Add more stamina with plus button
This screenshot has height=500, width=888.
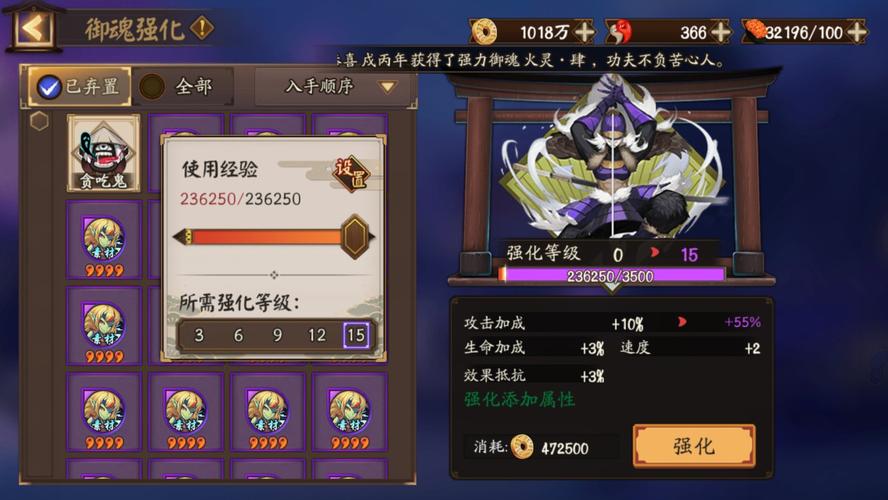[x=856, y=32]
